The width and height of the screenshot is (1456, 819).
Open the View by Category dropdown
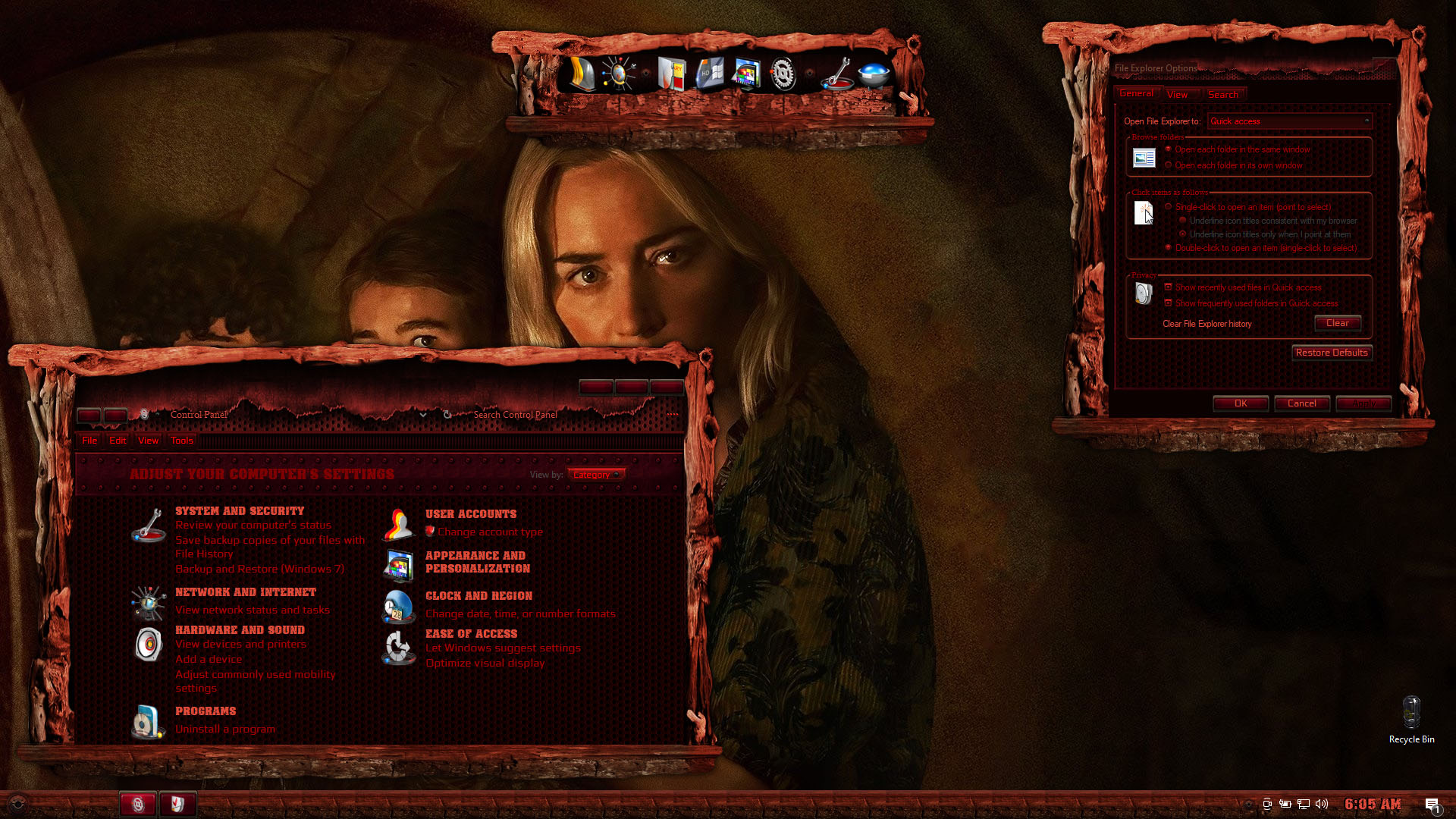pos(596,475)
